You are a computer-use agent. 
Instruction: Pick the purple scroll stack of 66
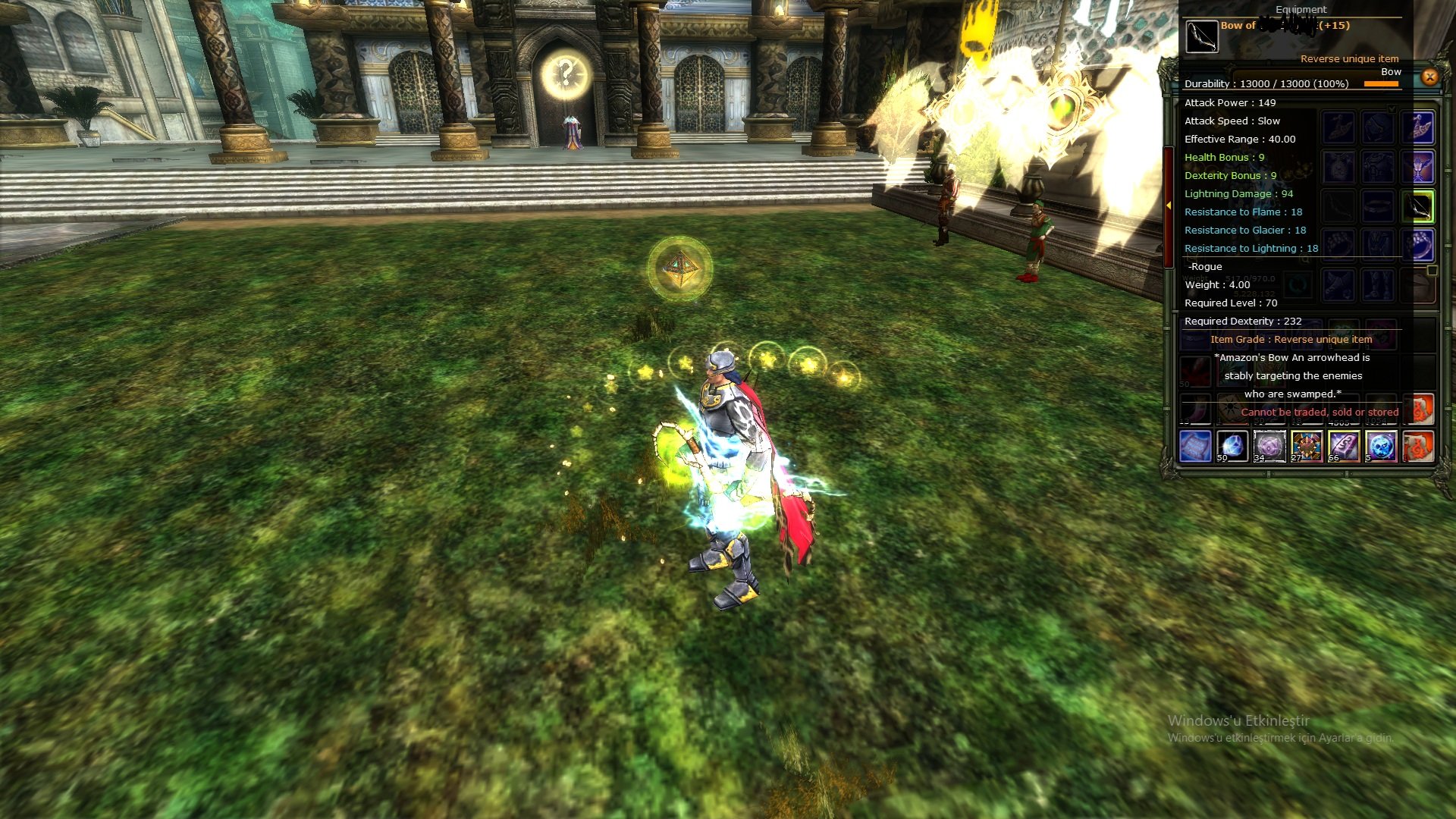pyautogui.click(x=1345, y=447)
